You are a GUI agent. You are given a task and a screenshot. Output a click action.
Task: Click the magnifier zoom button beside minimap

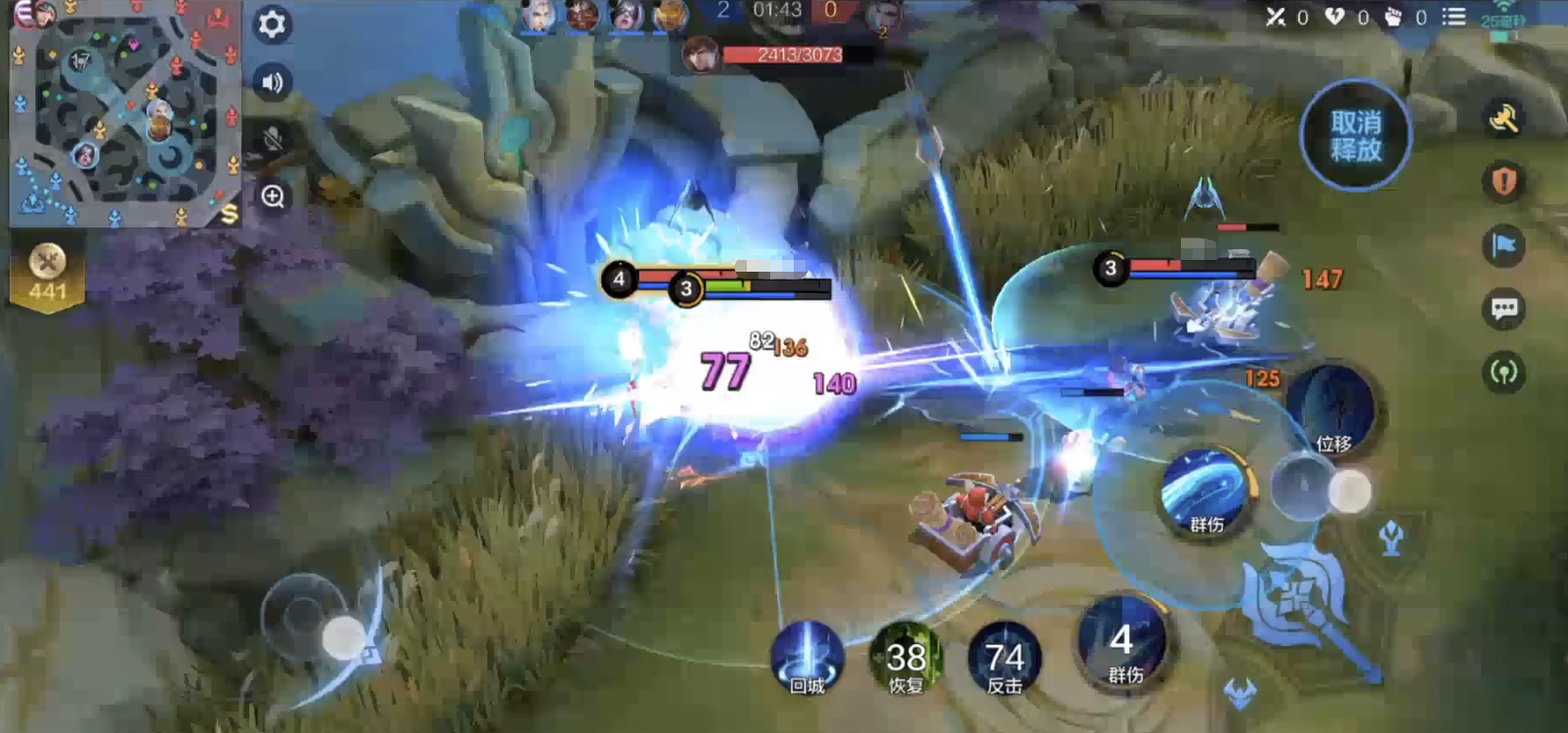[273, 196]
